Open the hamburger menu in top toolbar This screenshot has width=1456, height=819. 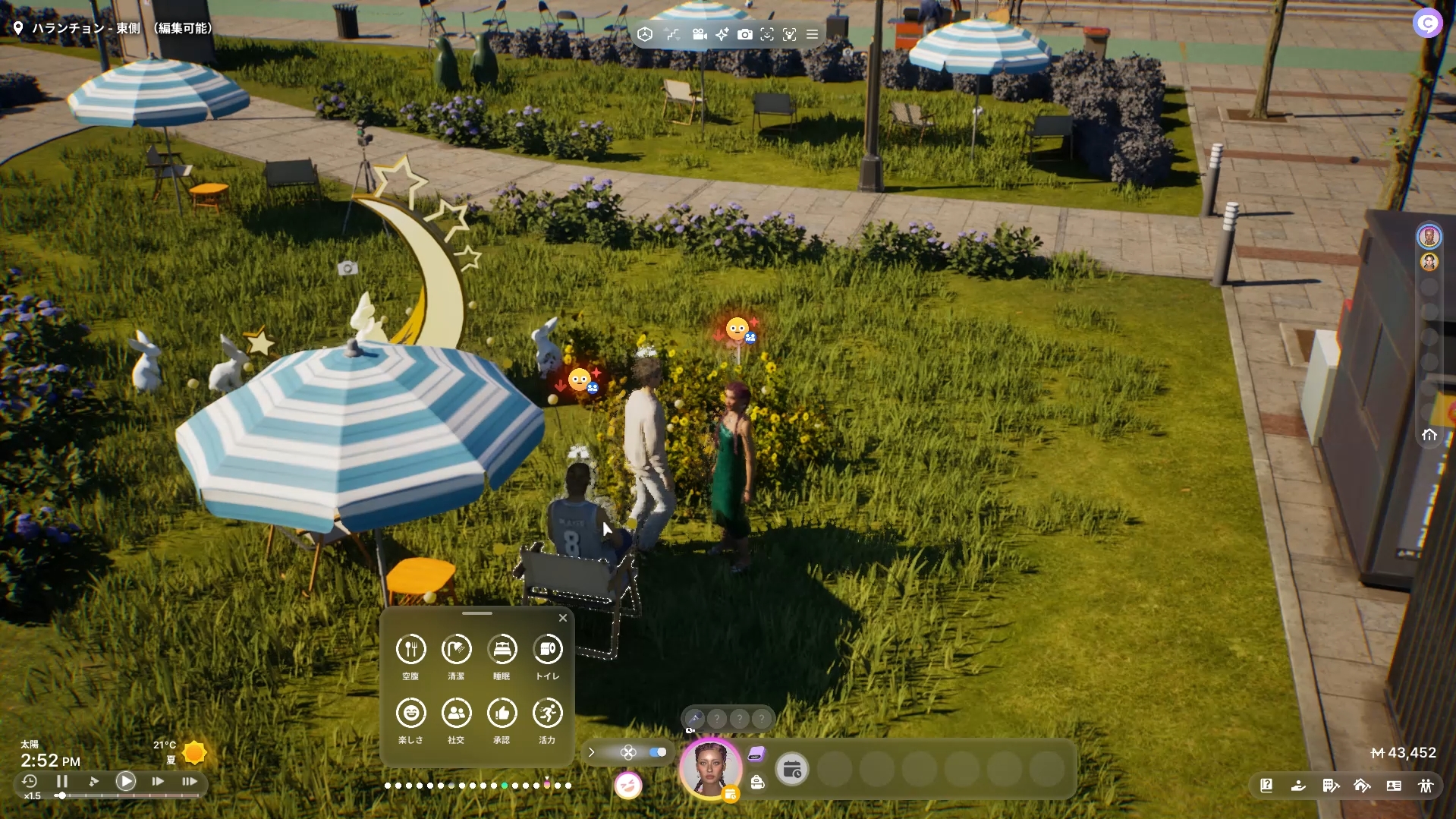point(812,34)
